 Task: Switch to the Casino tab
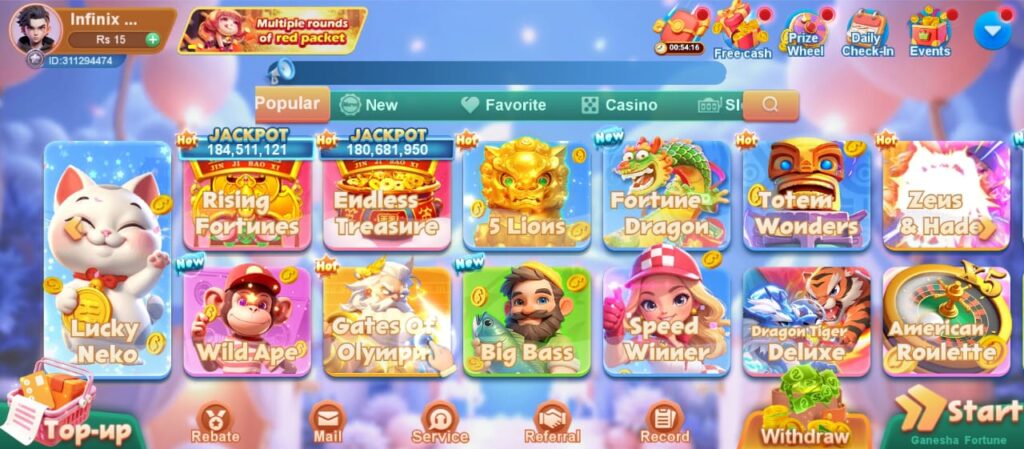point(620,105)
